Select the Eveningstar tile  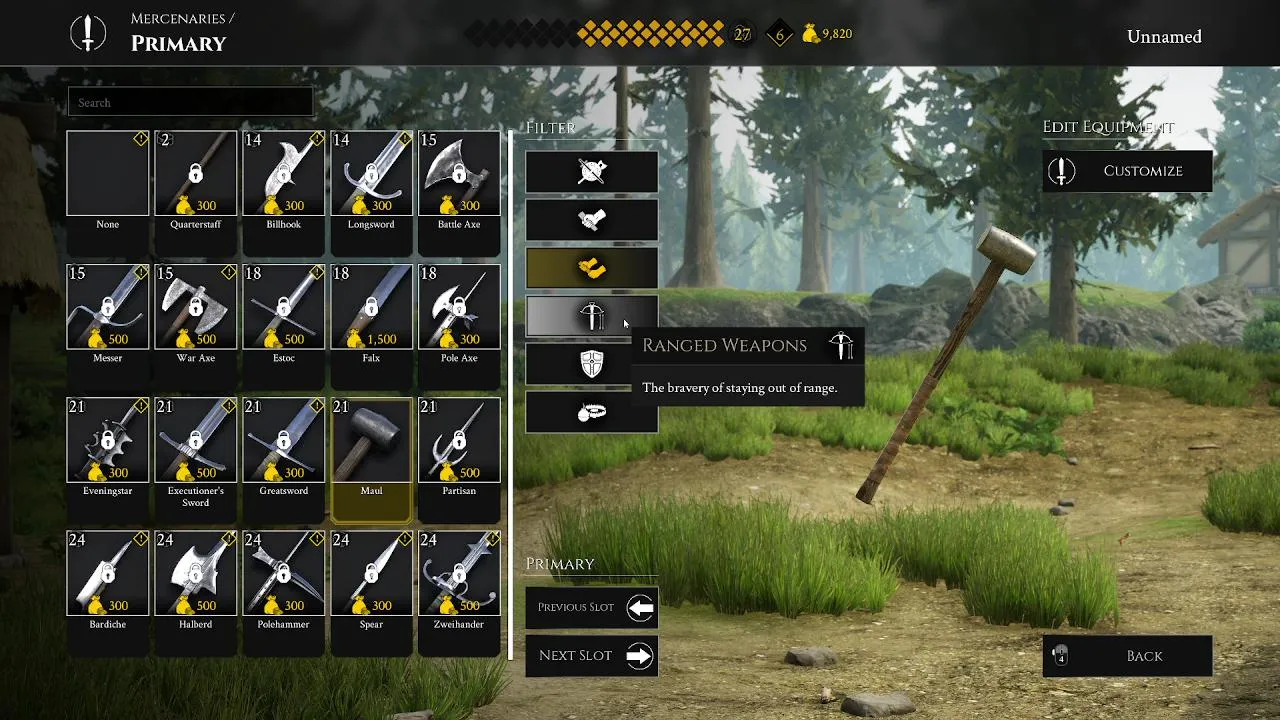click(108, 440)
